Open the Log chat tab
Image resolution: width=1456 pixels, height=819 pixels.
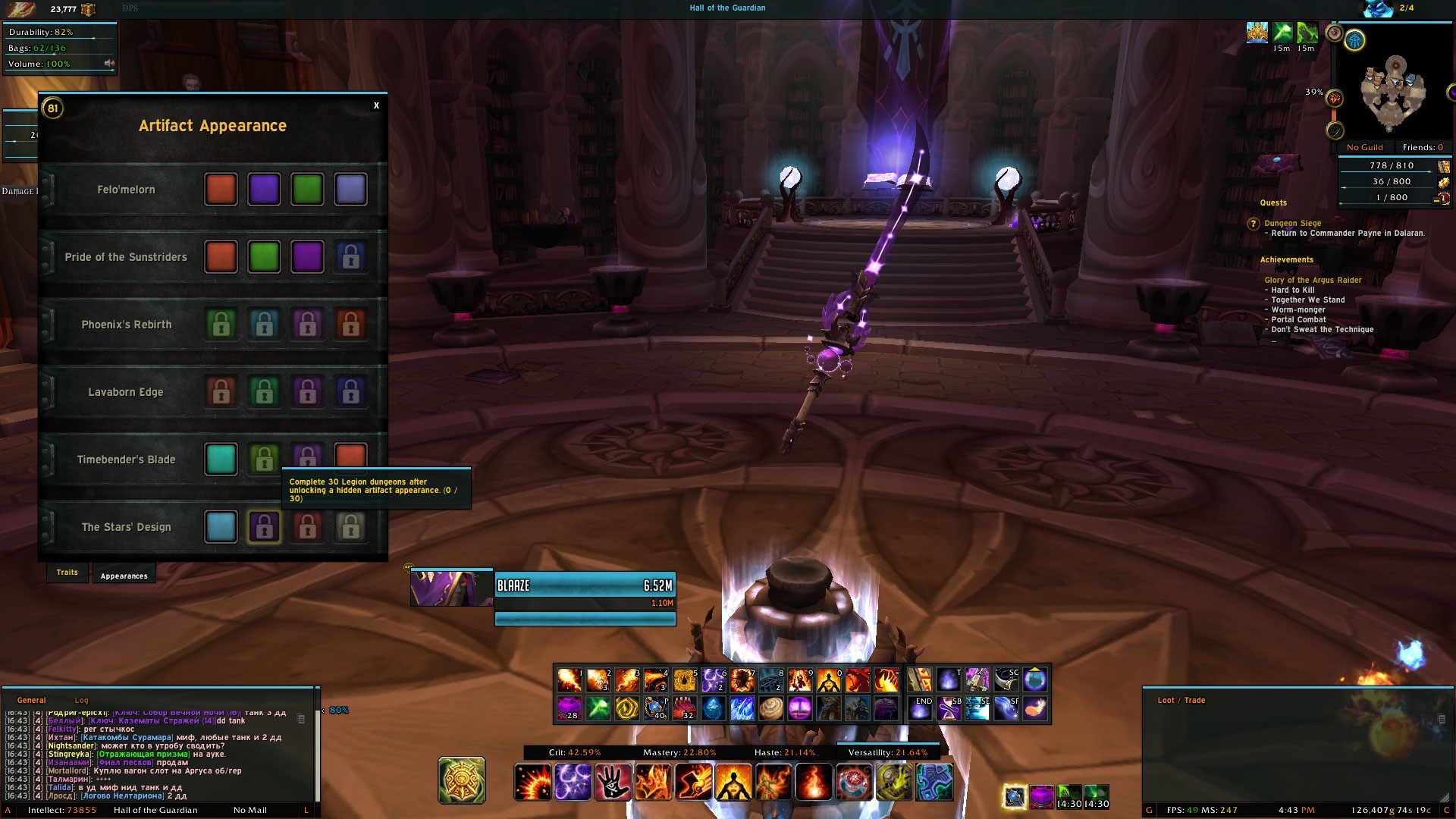click(x=81, y=700)
